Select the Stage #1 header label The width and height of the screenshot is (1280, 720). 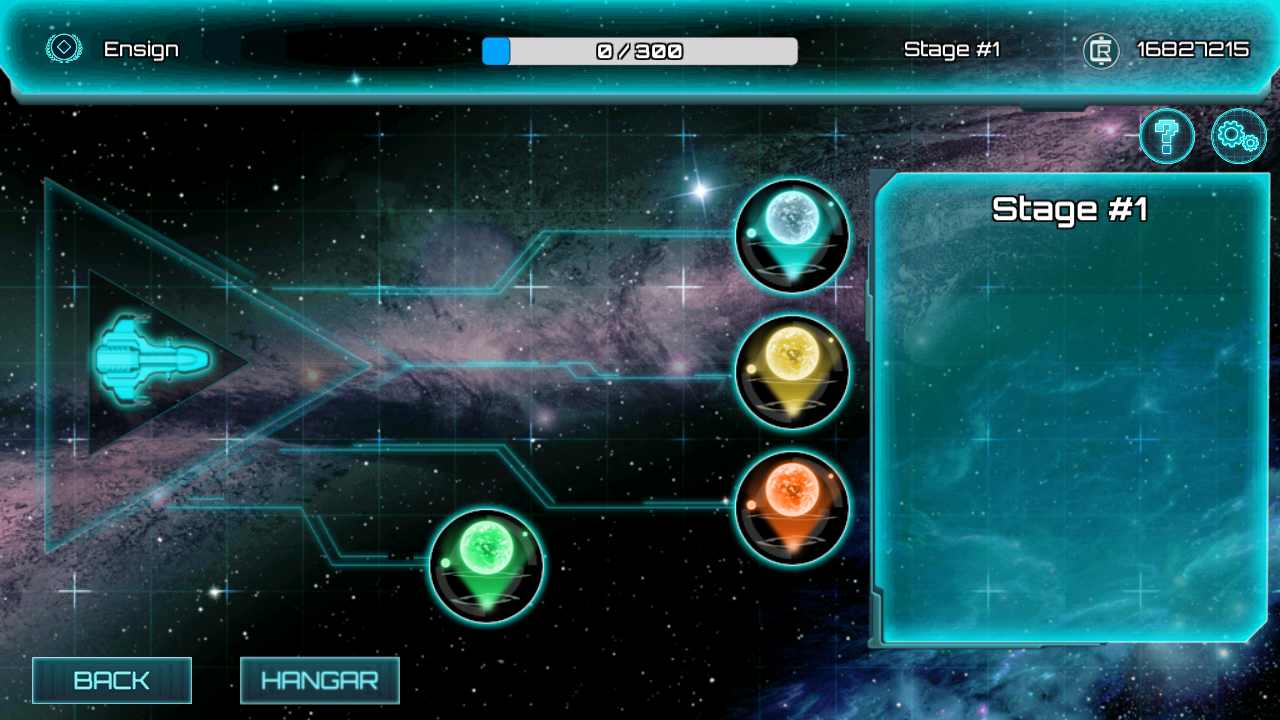coord(1071,210)
